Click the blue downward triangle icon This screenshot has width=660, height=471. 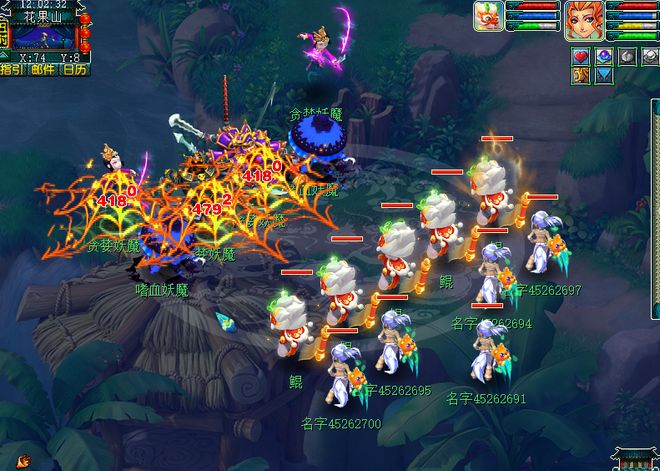coord(604,75)
